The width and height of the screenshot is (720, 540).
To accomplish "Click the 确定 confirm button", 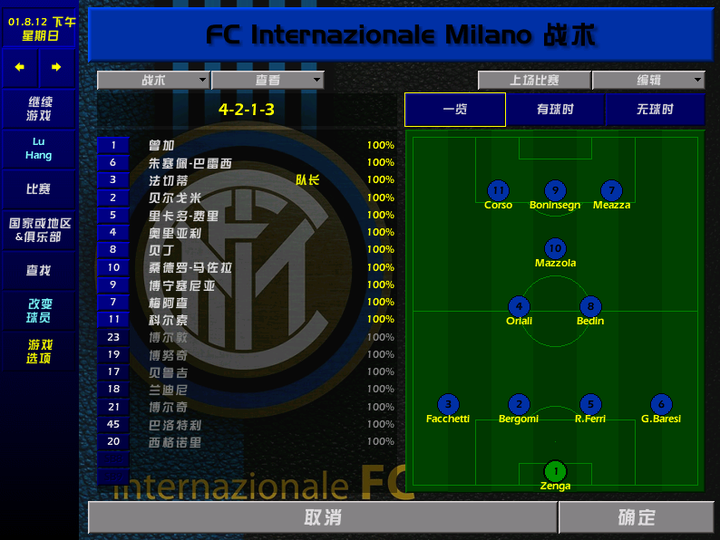I will tap(636, 517).
